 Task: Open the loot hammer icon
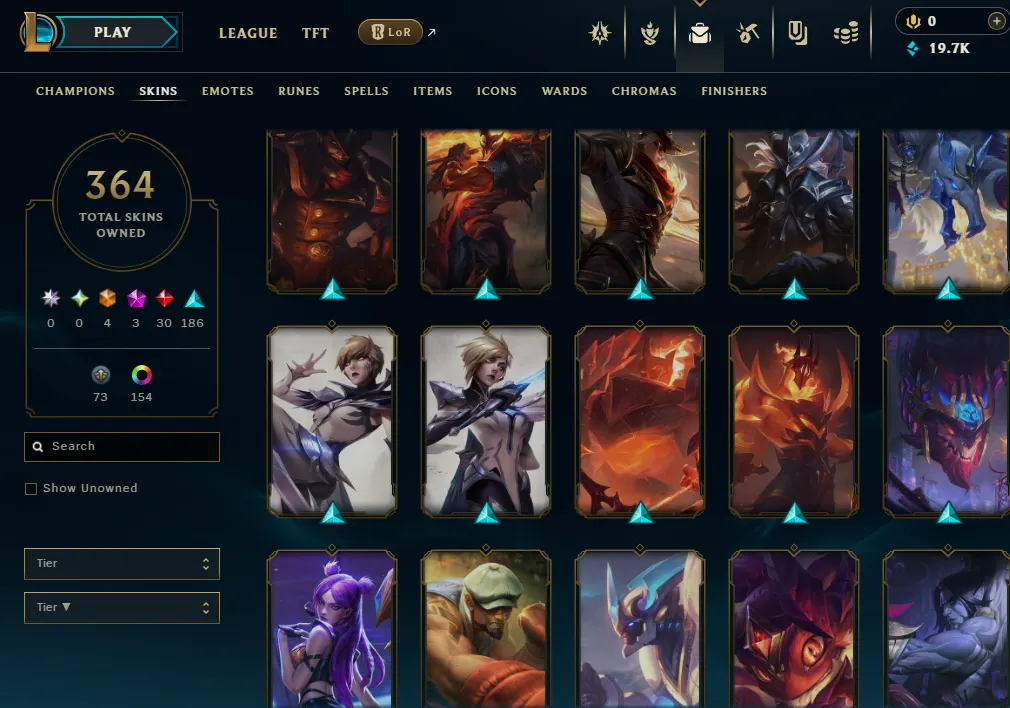pyautogui.click(x=748, y=34)
